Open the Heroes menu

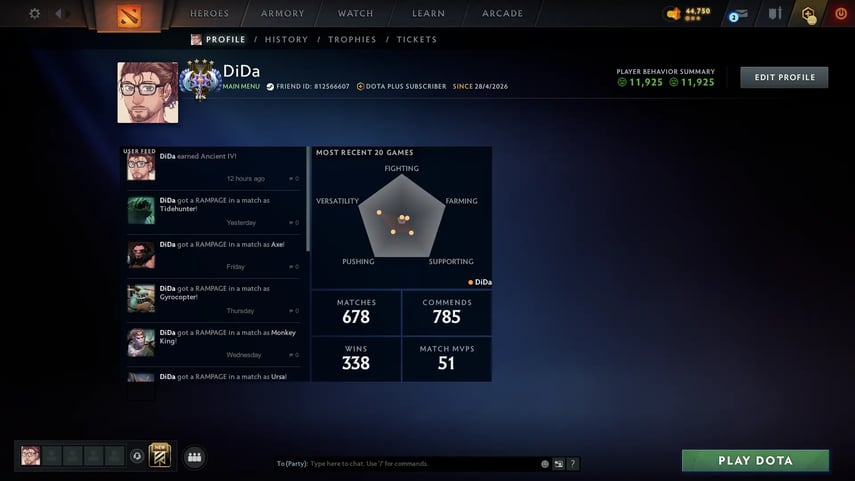(x=209, y=14)
